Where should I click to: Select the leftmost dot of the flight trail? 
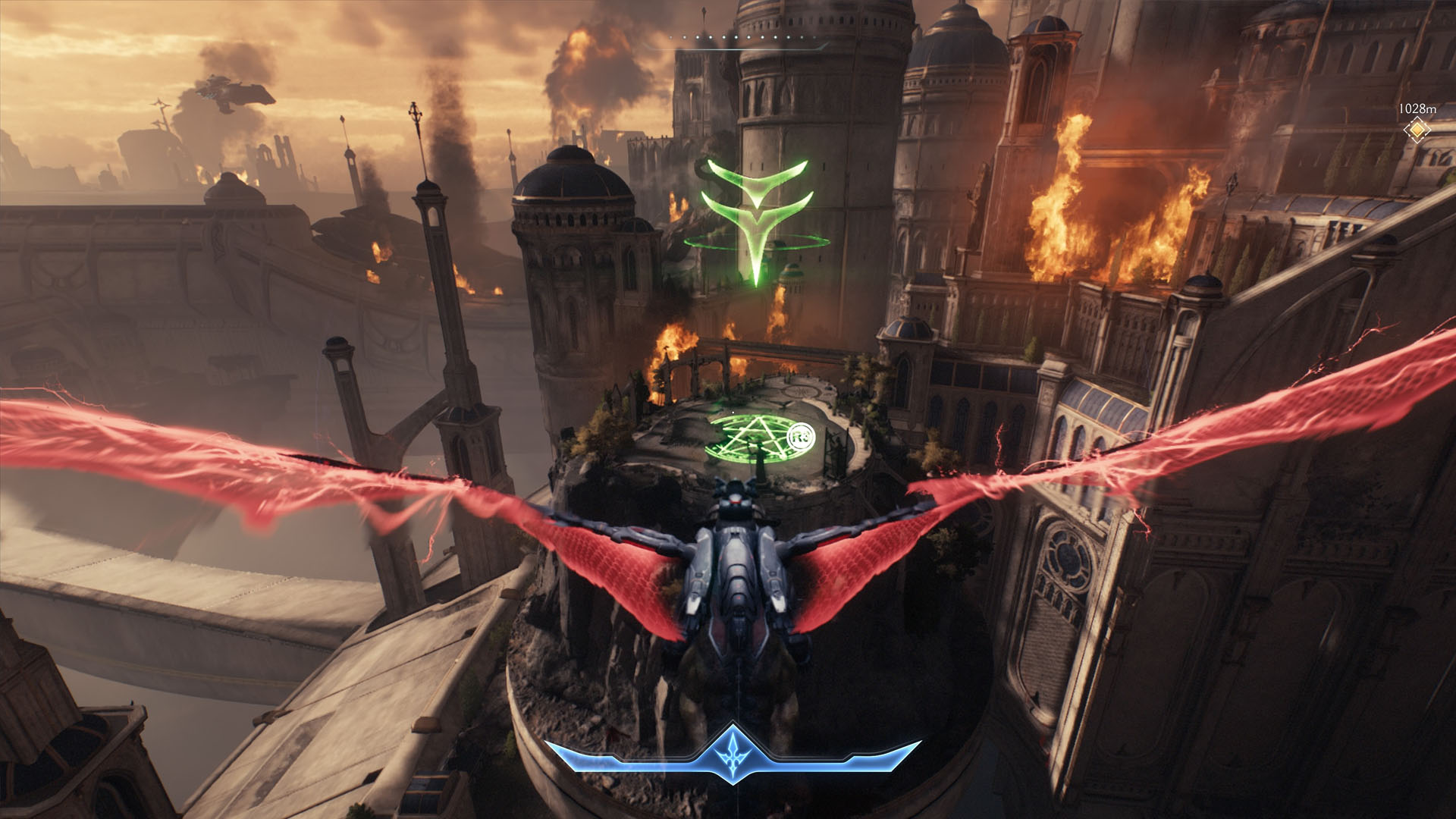coord(670,37)
